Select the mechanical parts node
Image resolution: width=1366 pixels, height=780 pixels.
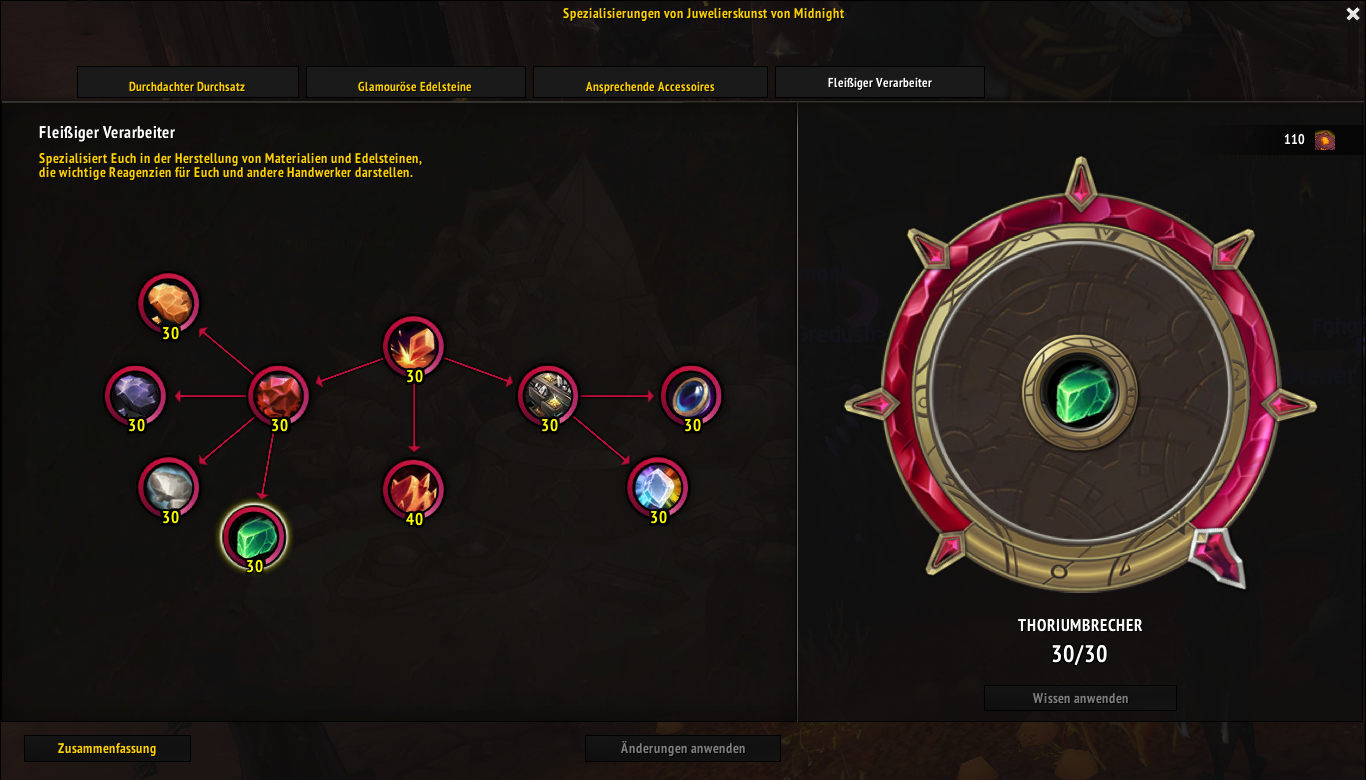(x=549, y=394)
